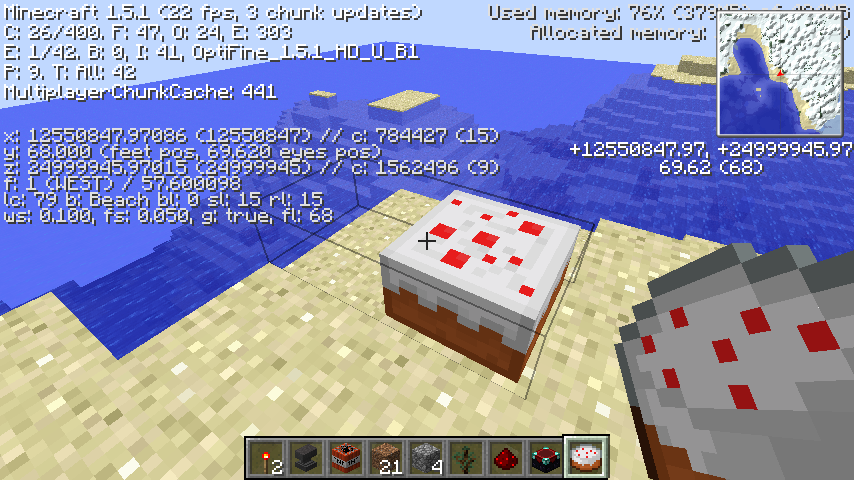Pick the dirt block stack of 21

coord(383,458)
